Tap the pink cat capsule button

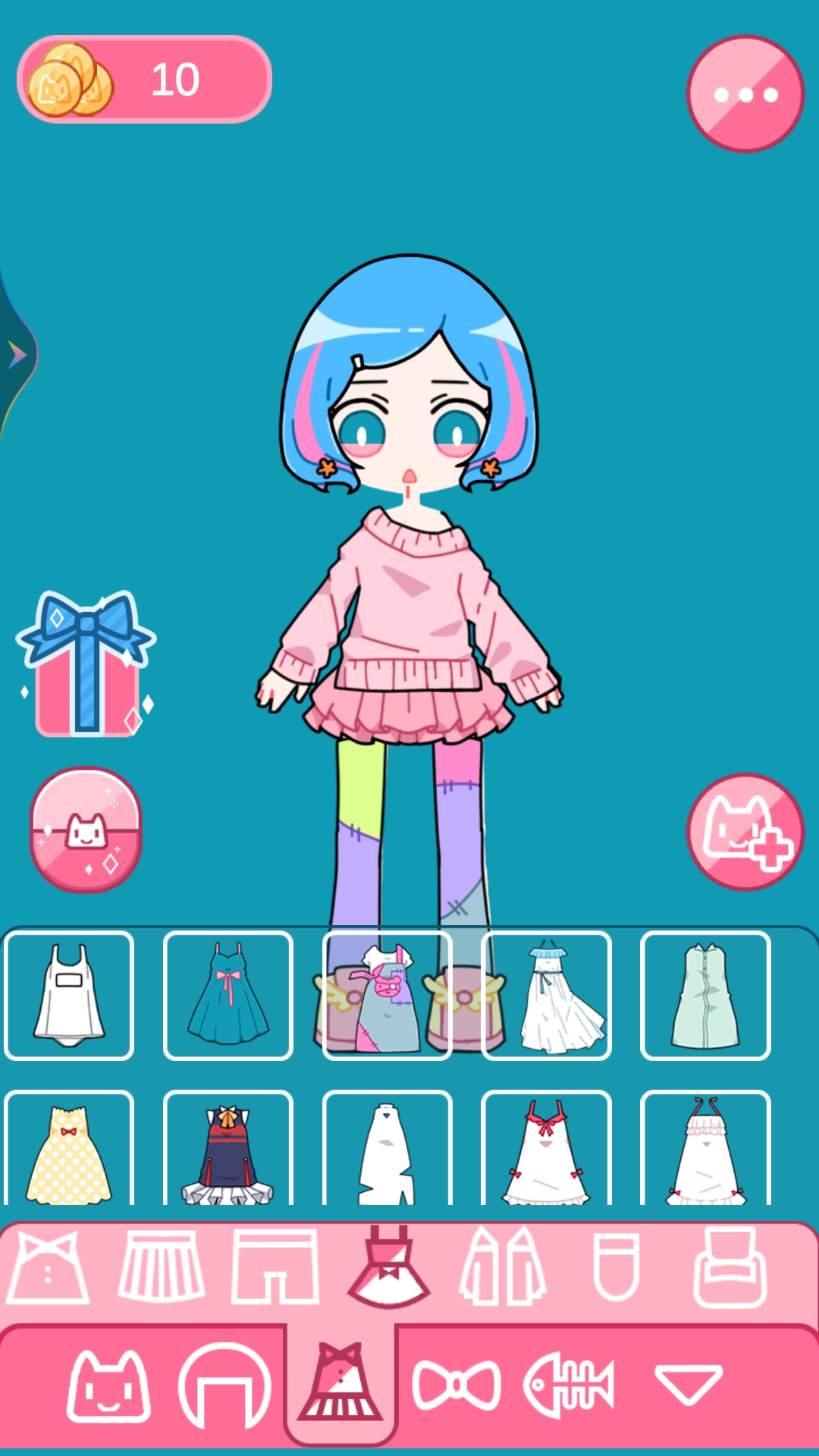[86, 830]
